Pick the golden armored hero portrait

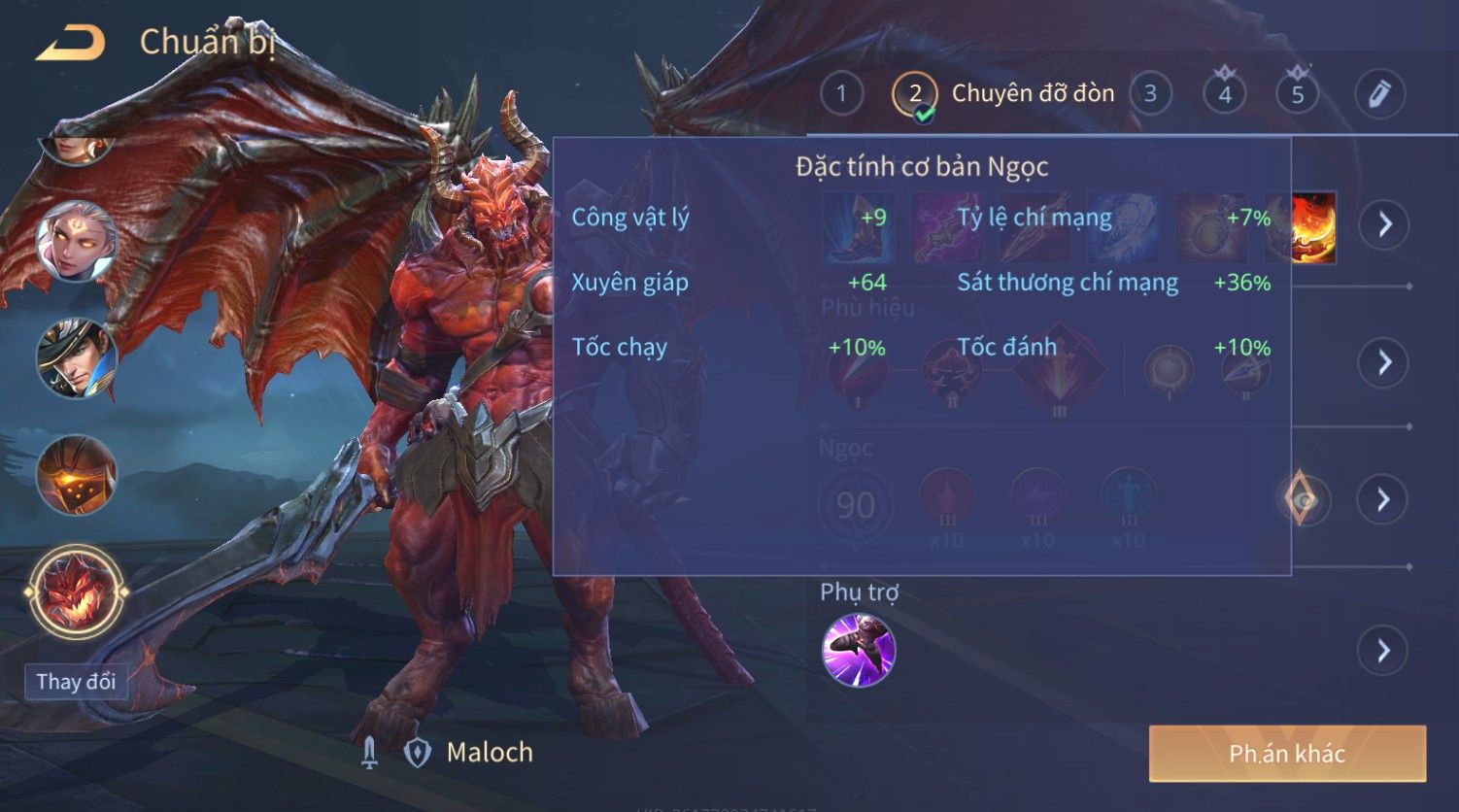[76, 475]
